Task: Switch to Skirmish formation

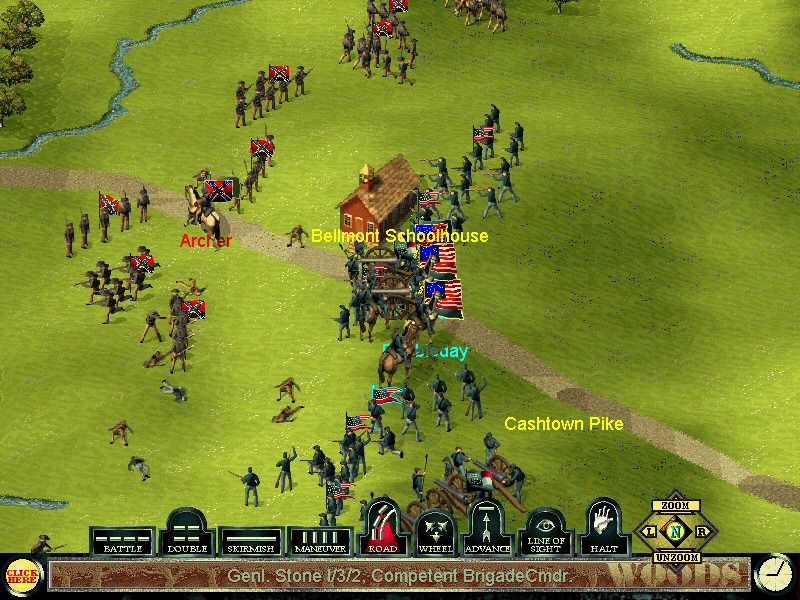Action: [x=252, y=541]
